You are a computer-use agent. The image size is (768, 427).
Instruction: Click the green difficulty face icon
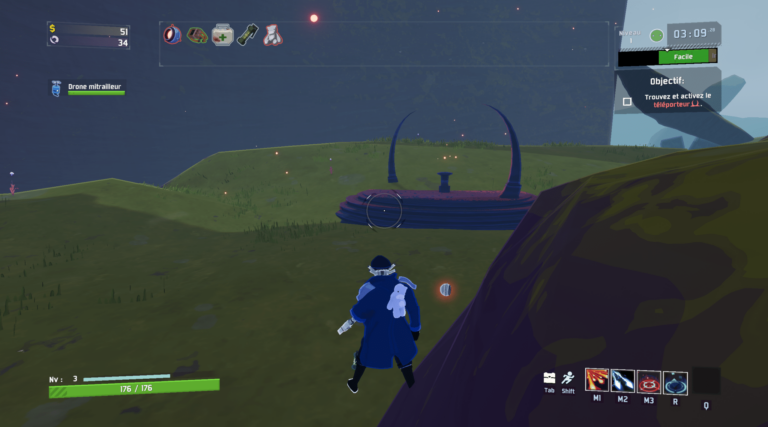click(657, 36)
